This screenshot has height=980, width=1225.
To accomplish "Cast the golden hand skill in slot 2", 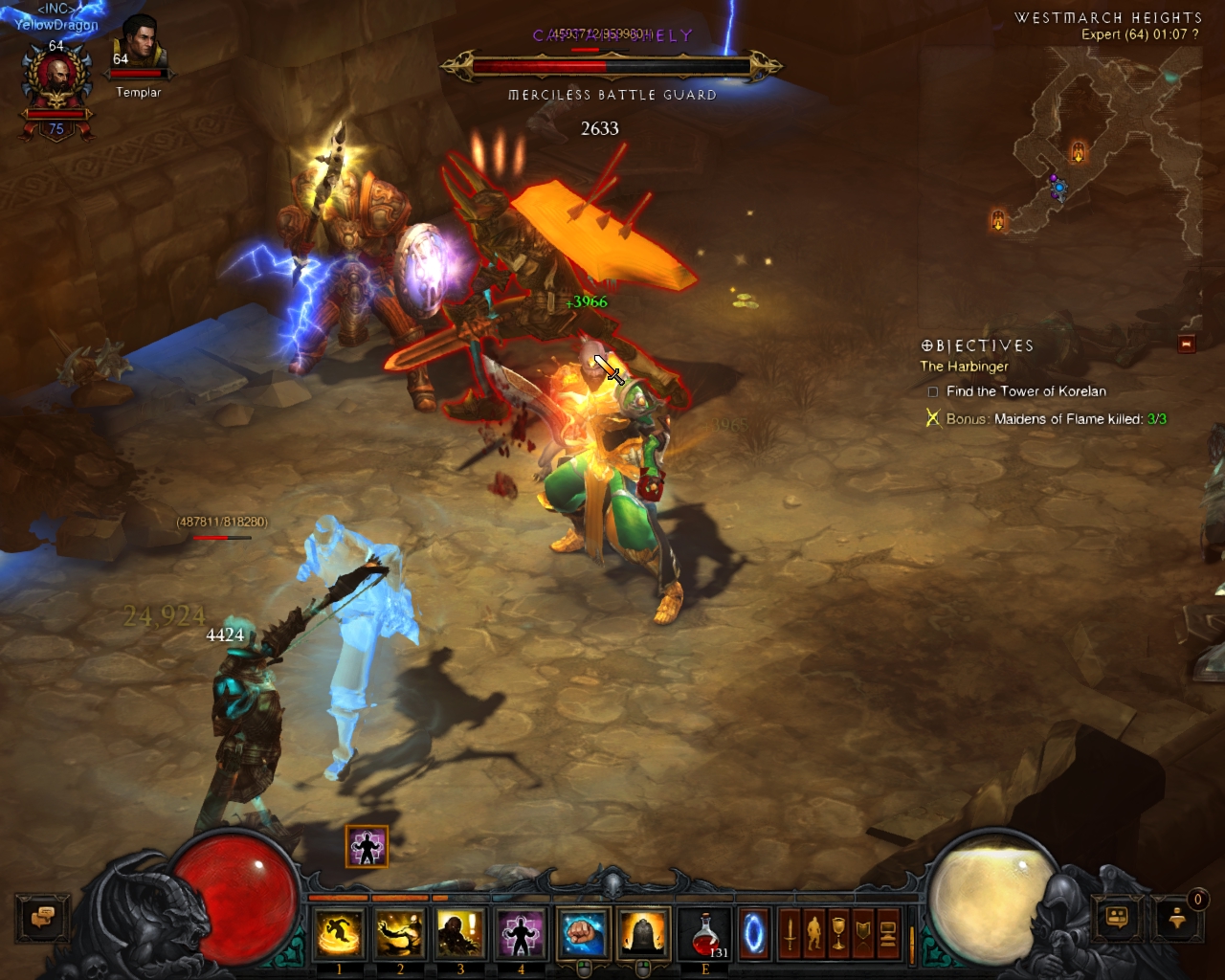I will point(399,934).
